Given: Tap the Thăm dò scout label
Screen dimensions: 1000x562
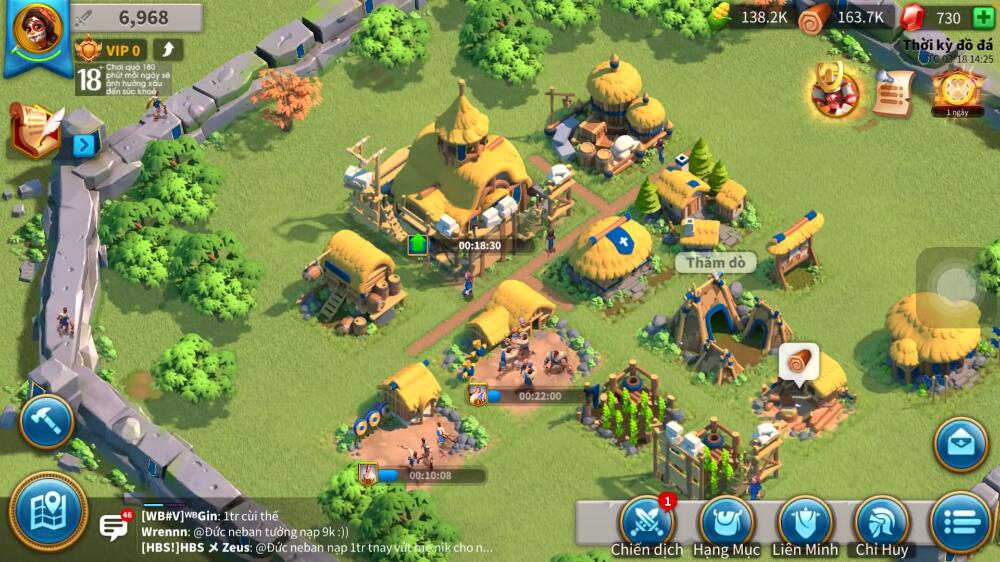Looking at the screenshot, I should pos(714,263).
